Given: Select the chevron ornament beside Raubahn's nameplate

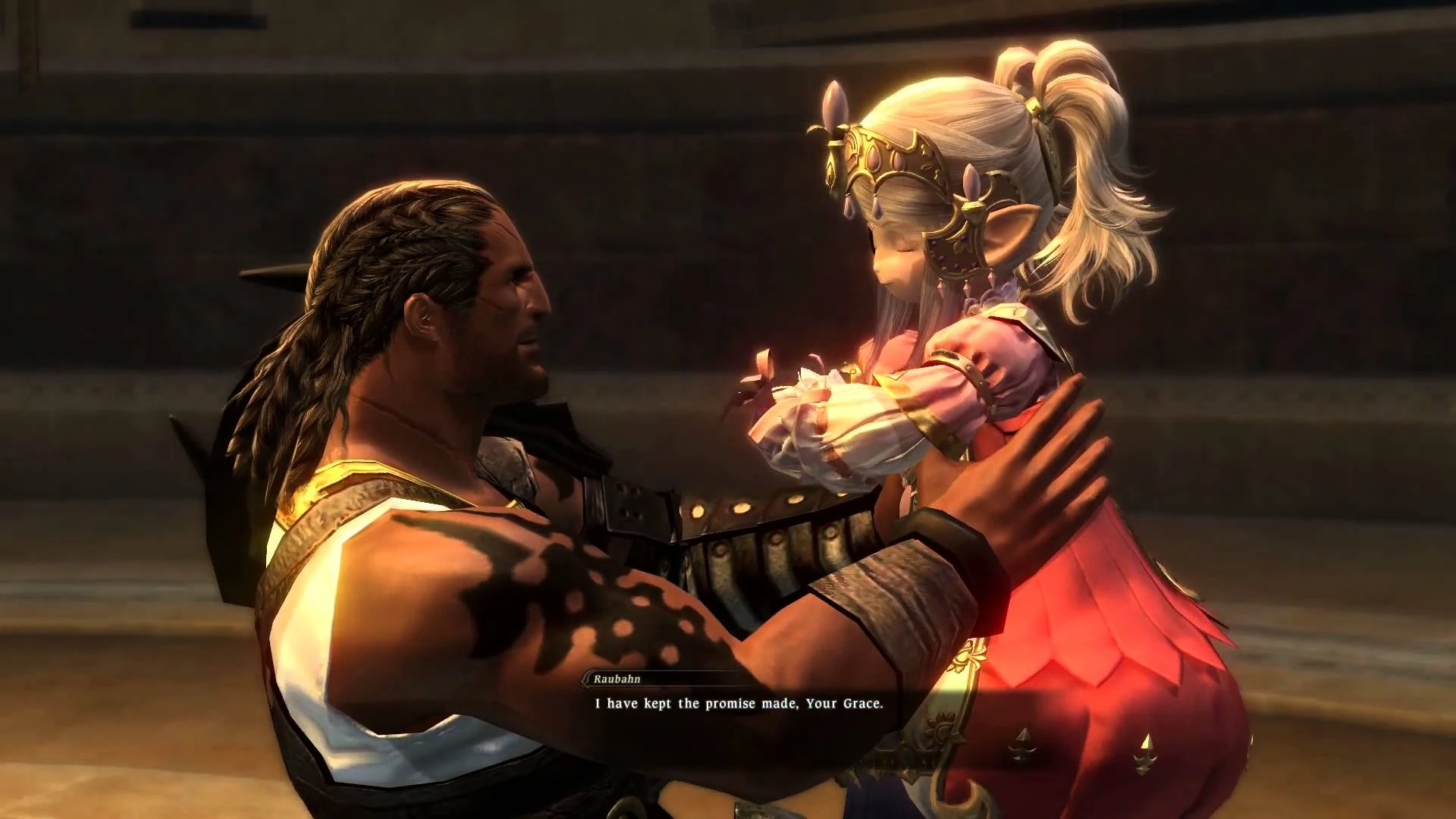Looking at the screenshot, I should pos(585,681).
